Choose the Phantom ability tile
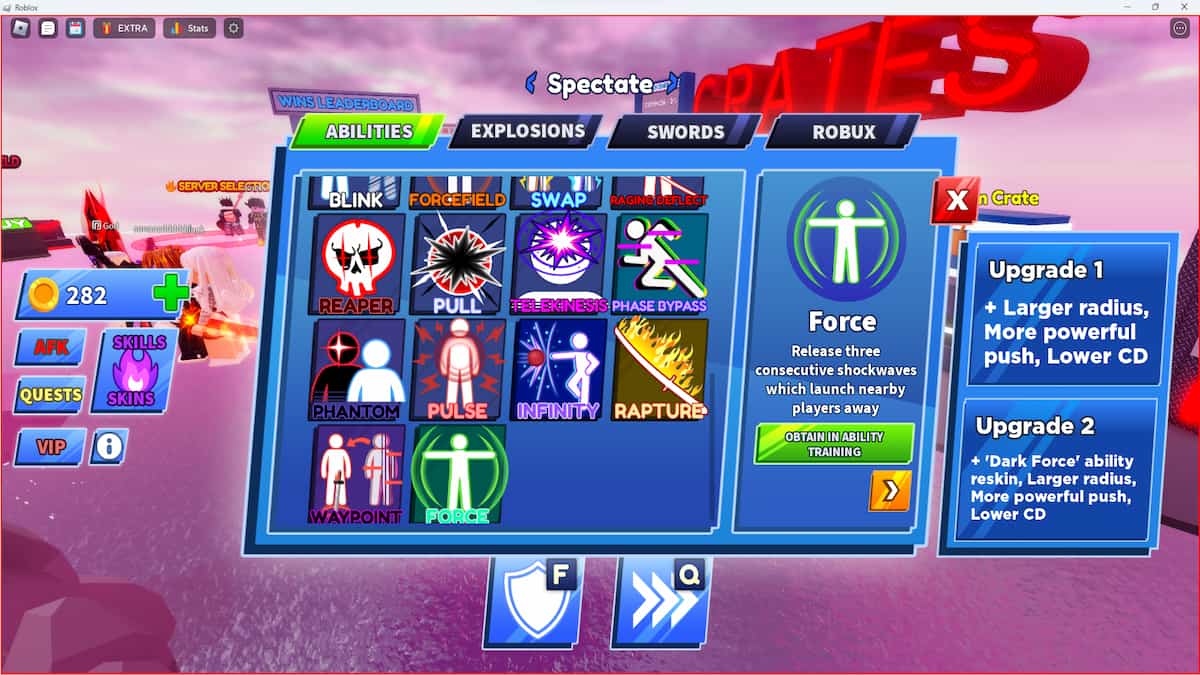 pos(358,369)
